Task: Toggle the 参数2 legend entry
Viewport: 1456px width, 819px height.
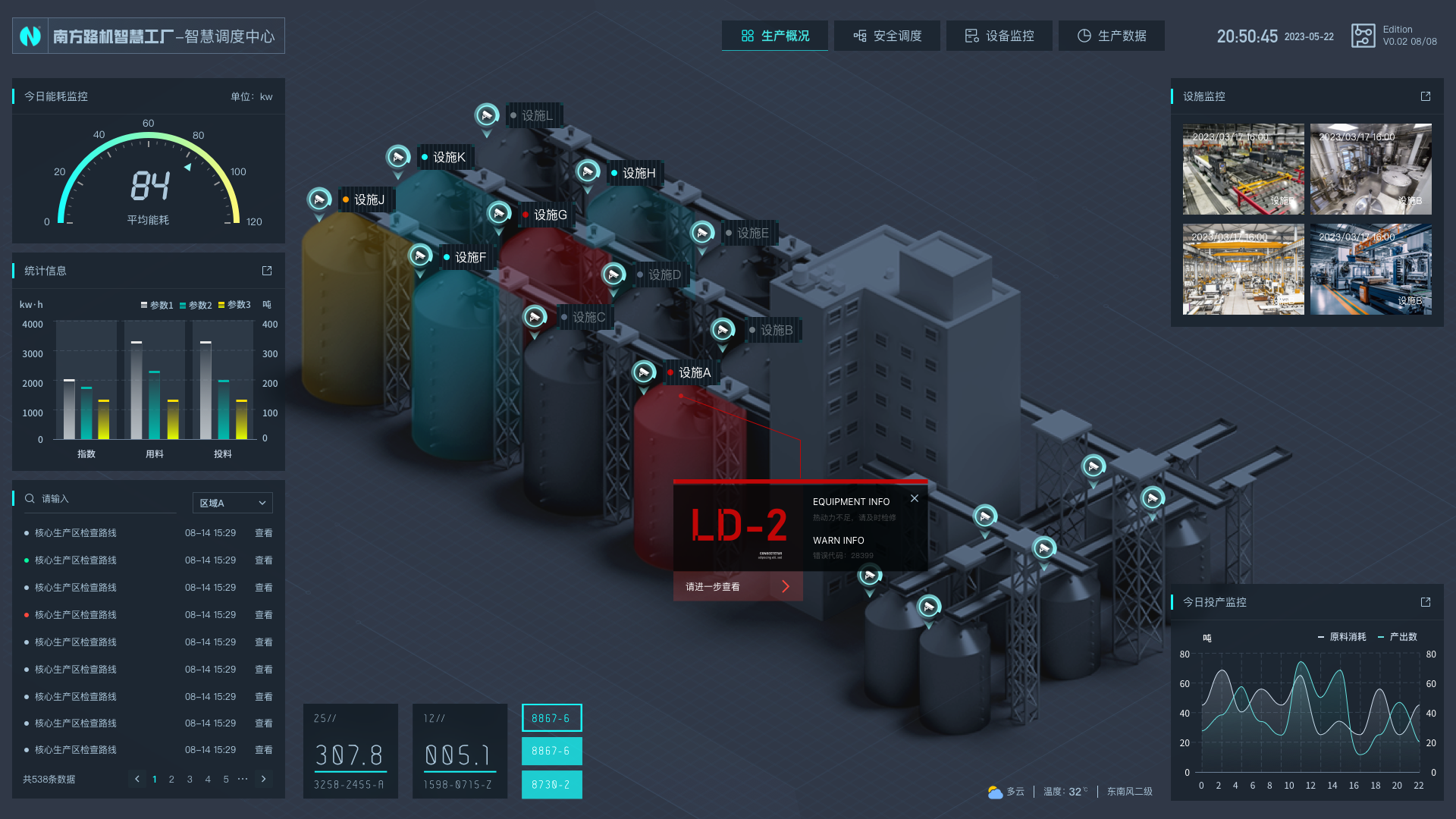Action: 196,305
